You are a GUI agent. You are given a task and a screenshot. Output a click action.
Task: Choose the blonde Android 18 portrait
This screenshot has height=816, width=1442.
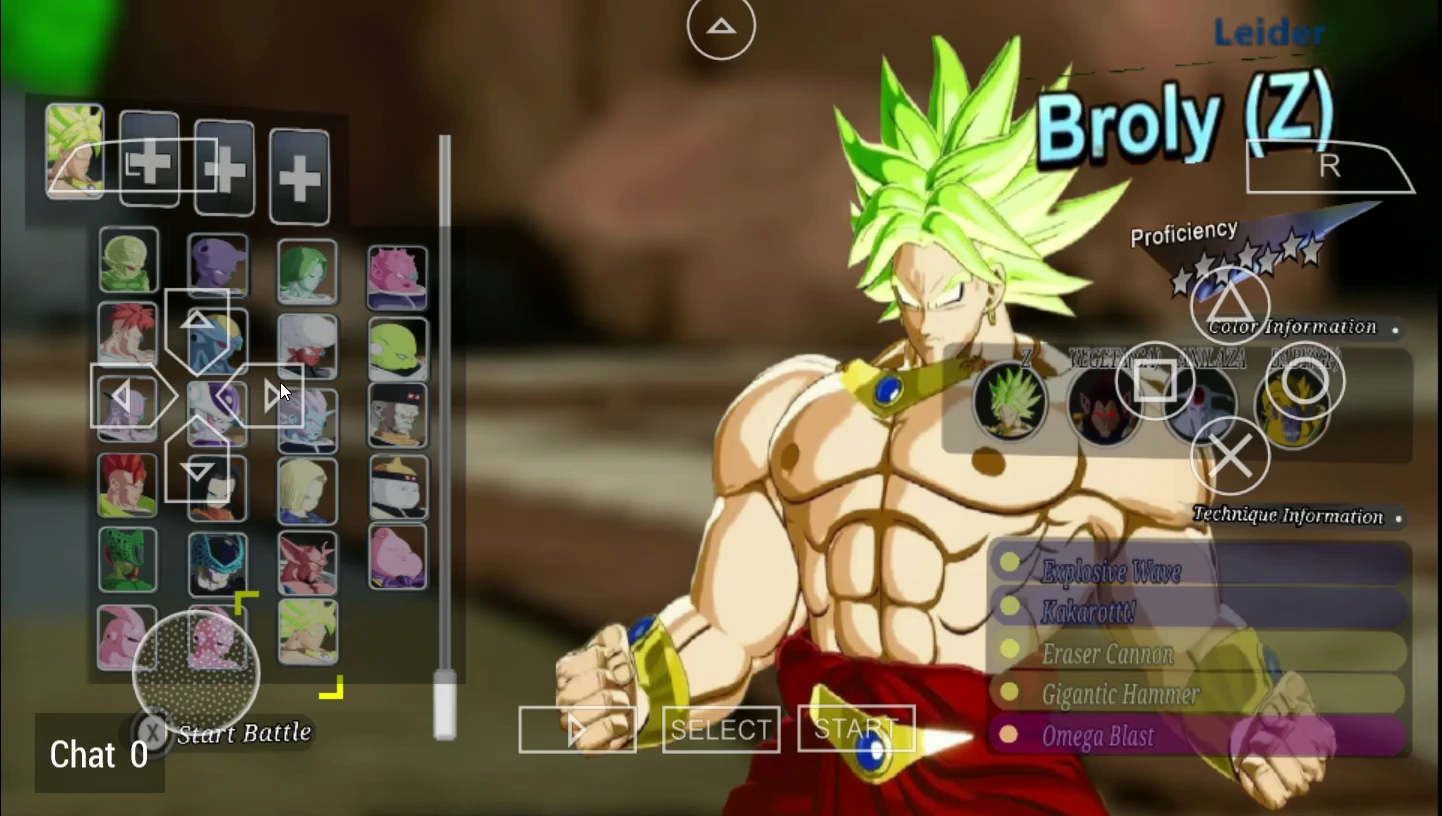307,491
